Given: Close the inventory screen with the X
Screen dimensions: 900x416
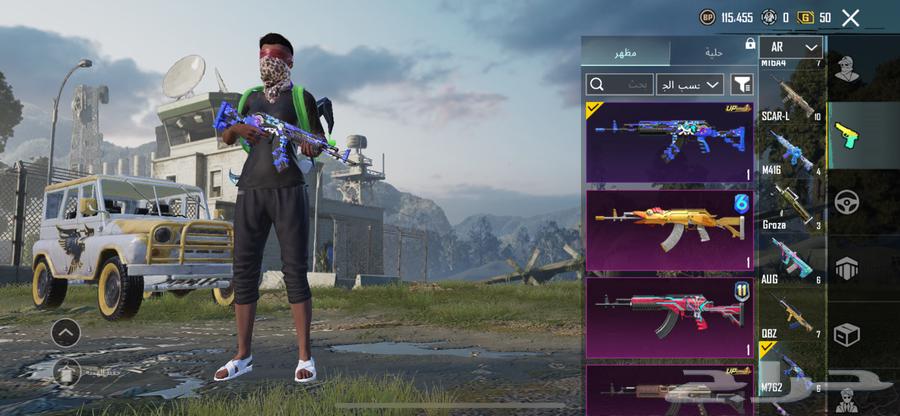Looking at the screenshot, I should [x=850, y=17].
